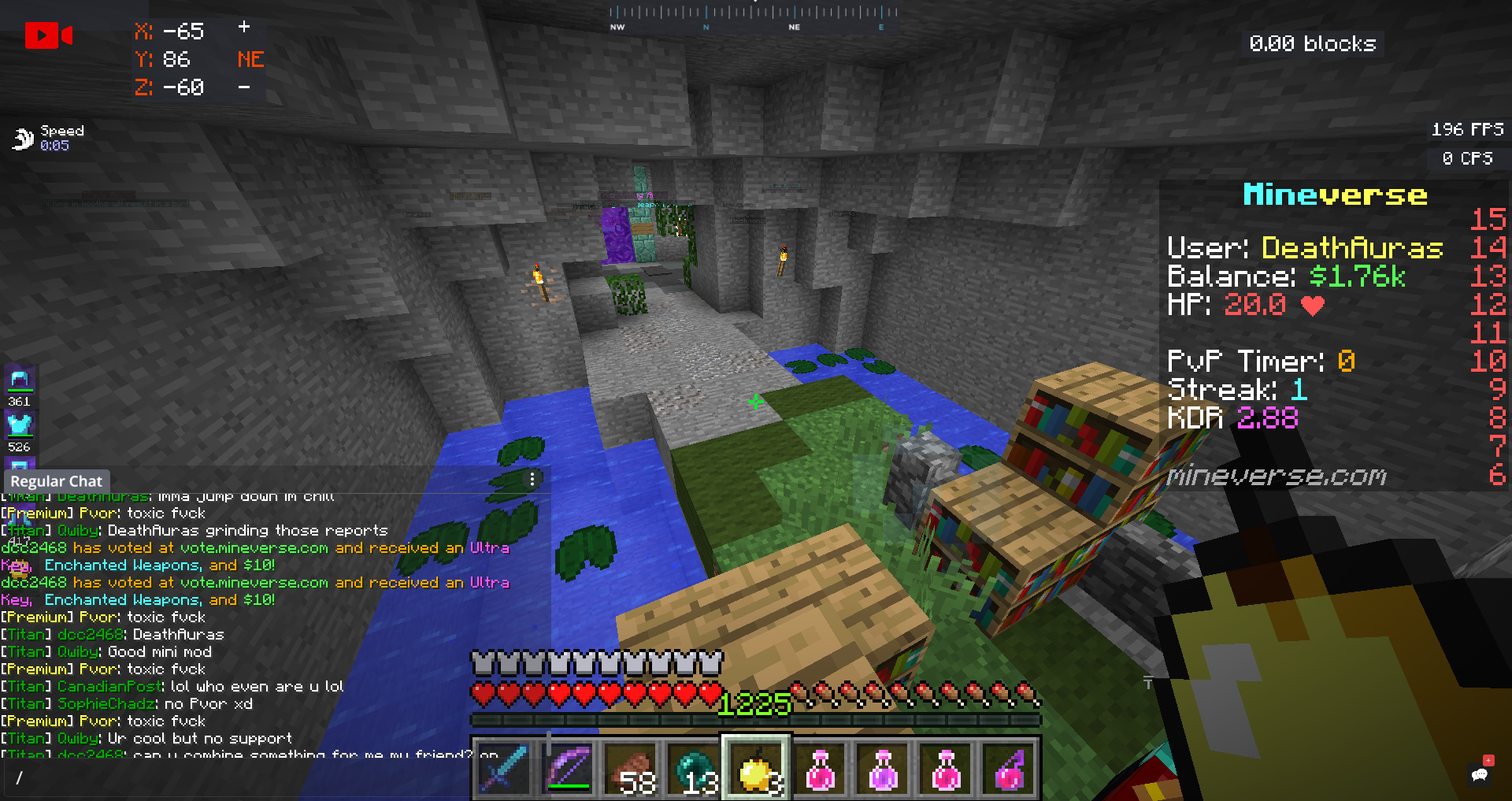This screenshot has width=1512, height=801.
Task: Focus the chat input line with slash
Action: coord(236,778)
